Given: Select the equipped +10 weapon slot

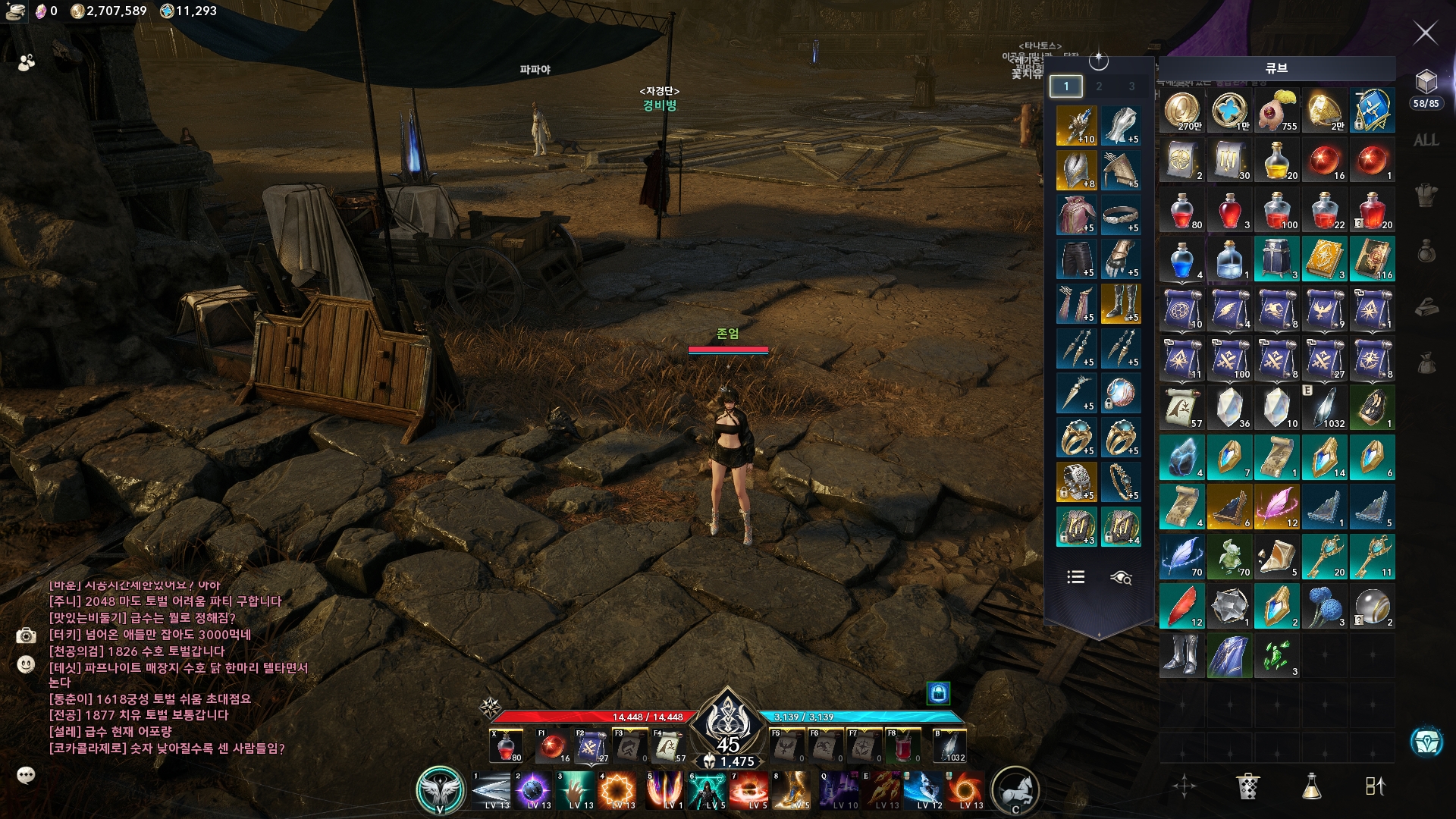Looking at the screenshot, I should (x=1076, y=126).
